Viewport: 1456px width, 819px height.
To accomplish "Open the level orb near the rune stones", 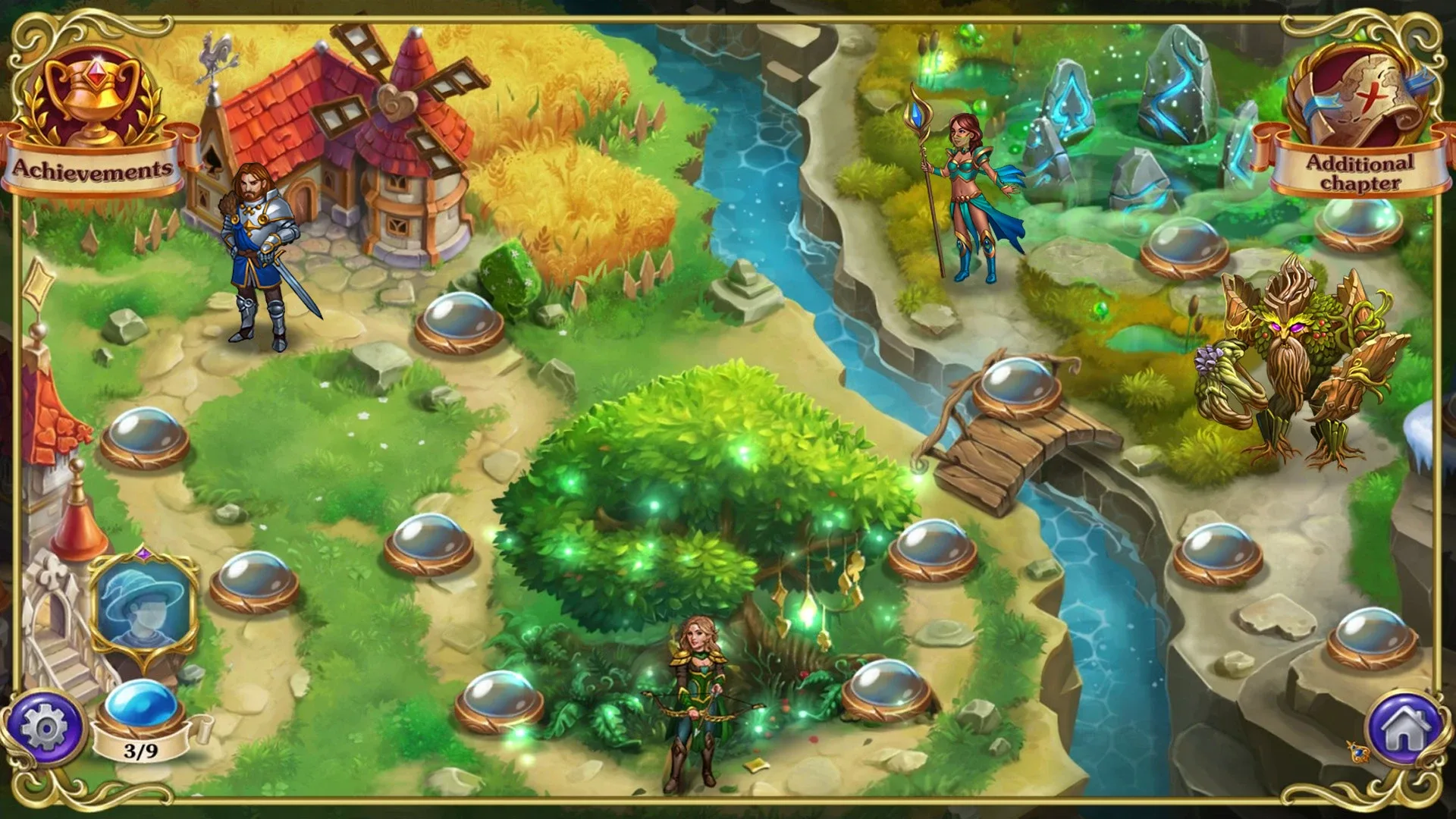I will (x=1187, y=246).
